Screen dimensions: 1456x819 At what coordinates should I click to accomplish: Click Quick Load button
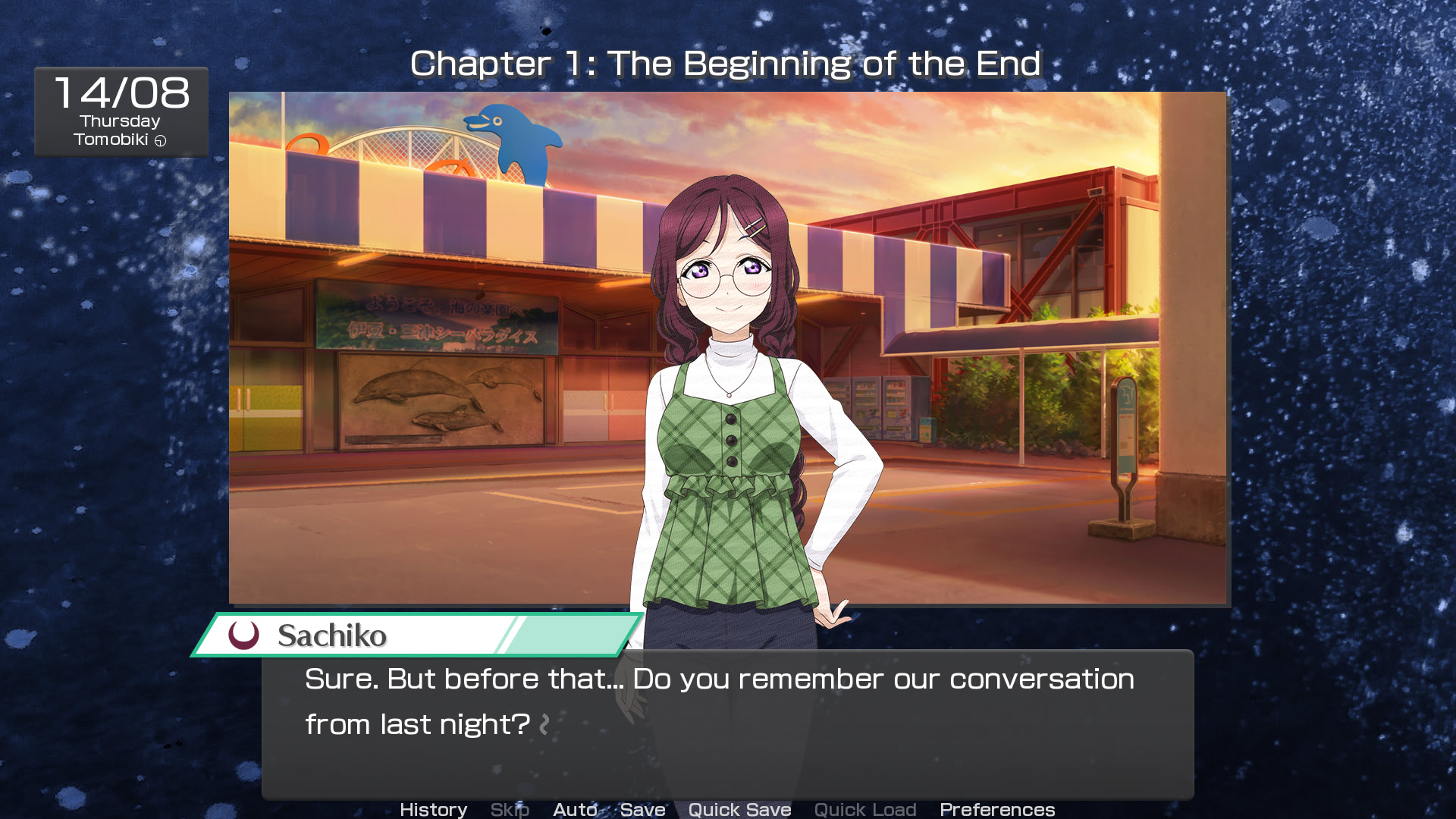pyautogui.click(x=864, y=809)
